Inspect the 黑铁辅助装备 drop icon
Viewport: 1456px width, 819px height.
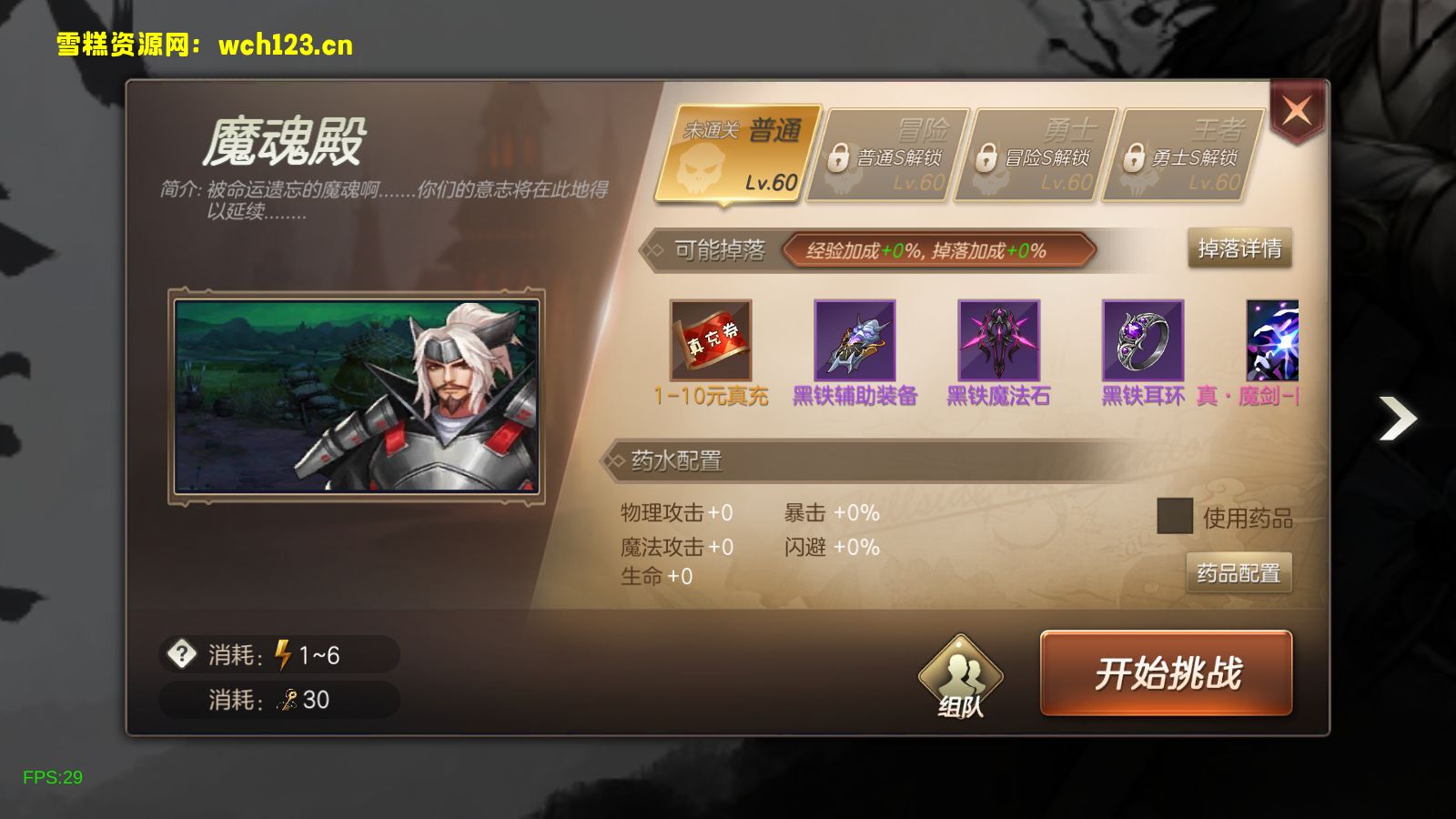point(854,340)
